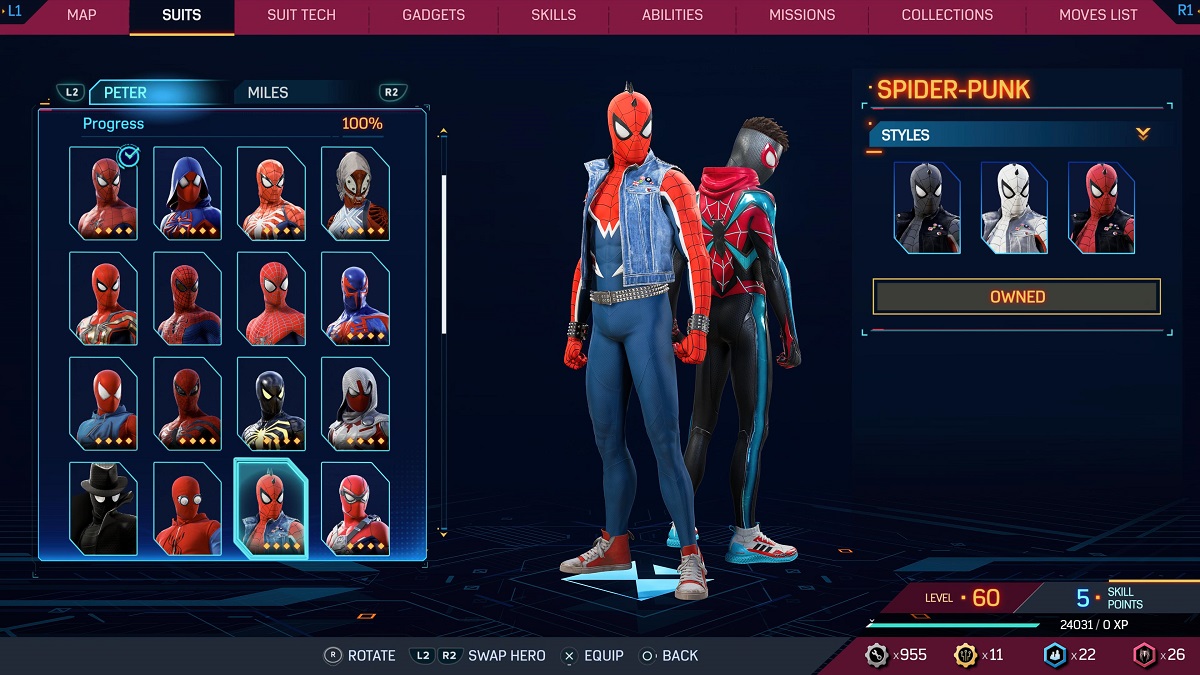The image size is (1200, 675).
Task: Switch hero to Miles
Action: pos(268,93)
